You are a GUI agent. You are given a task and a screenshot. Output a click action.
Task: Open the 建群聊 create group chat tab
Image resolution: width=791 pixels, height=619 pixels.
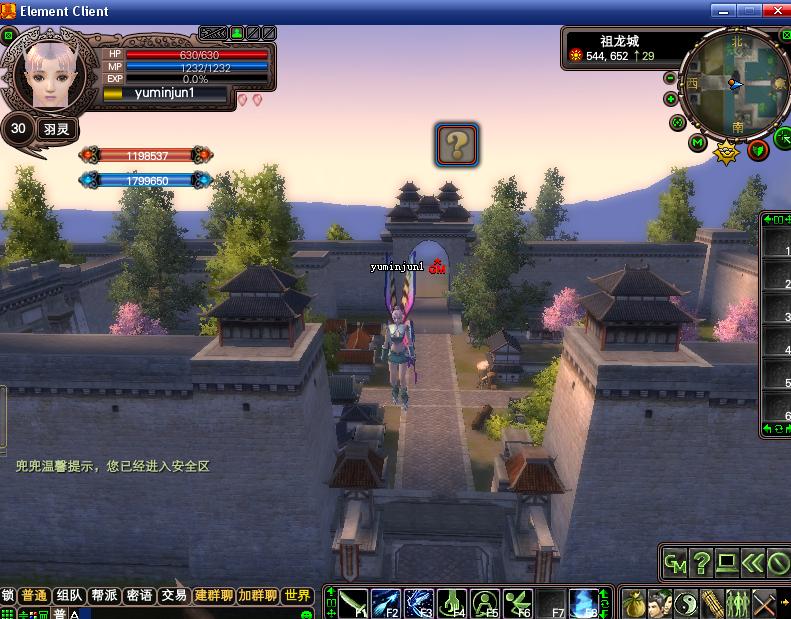214,595
